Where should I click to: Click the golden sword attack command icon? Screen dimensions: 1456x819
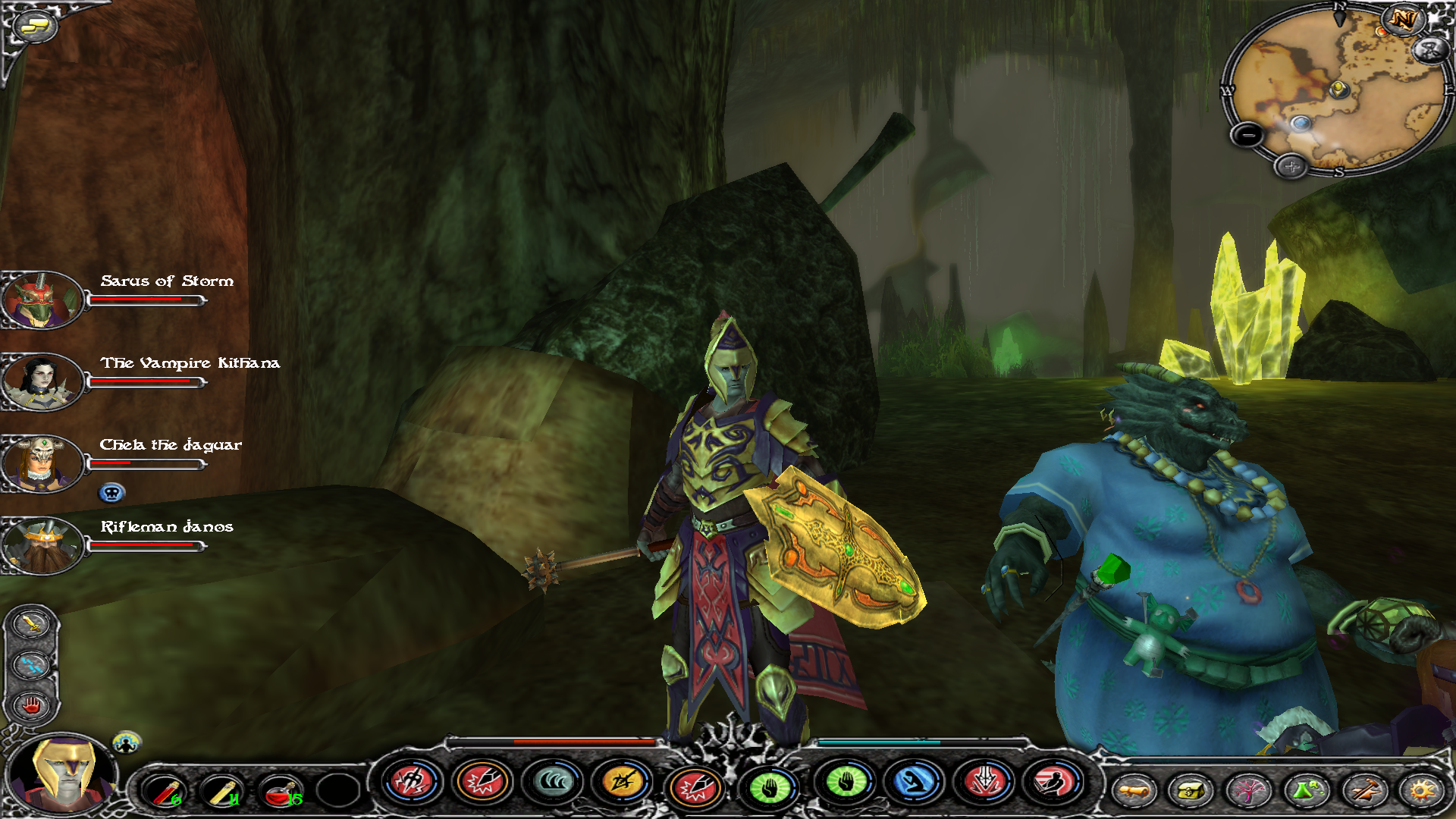point(31,624)
